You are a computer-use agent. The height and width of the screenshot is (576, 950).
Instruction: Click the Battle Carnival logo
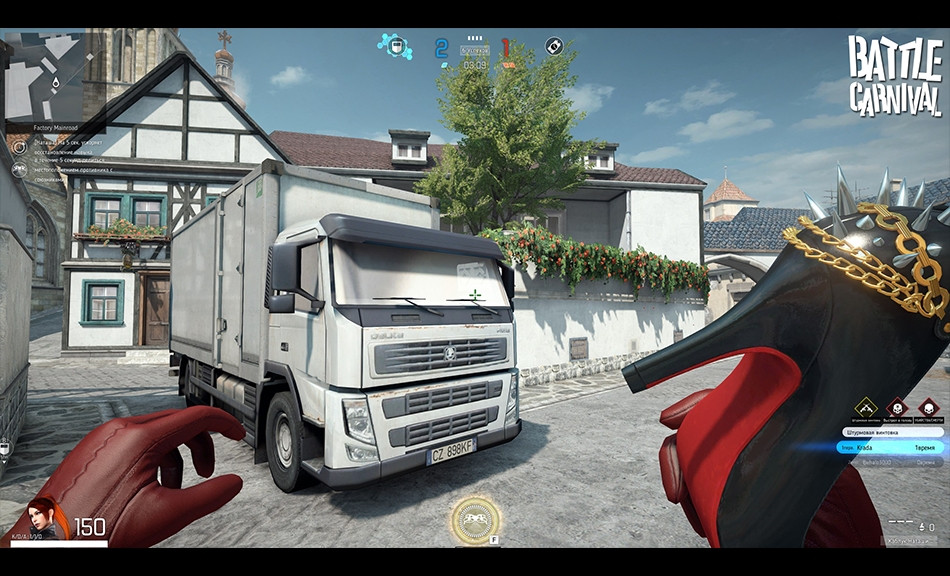pos(894,76)
